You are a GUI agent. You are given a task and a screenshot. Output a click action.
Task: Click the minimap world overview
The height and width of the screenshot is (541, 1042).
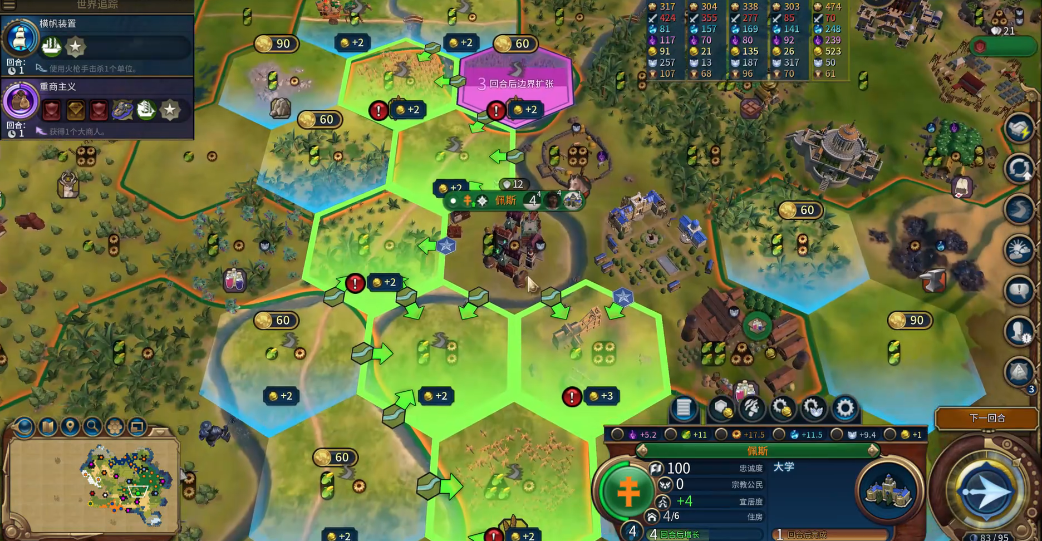95,482
